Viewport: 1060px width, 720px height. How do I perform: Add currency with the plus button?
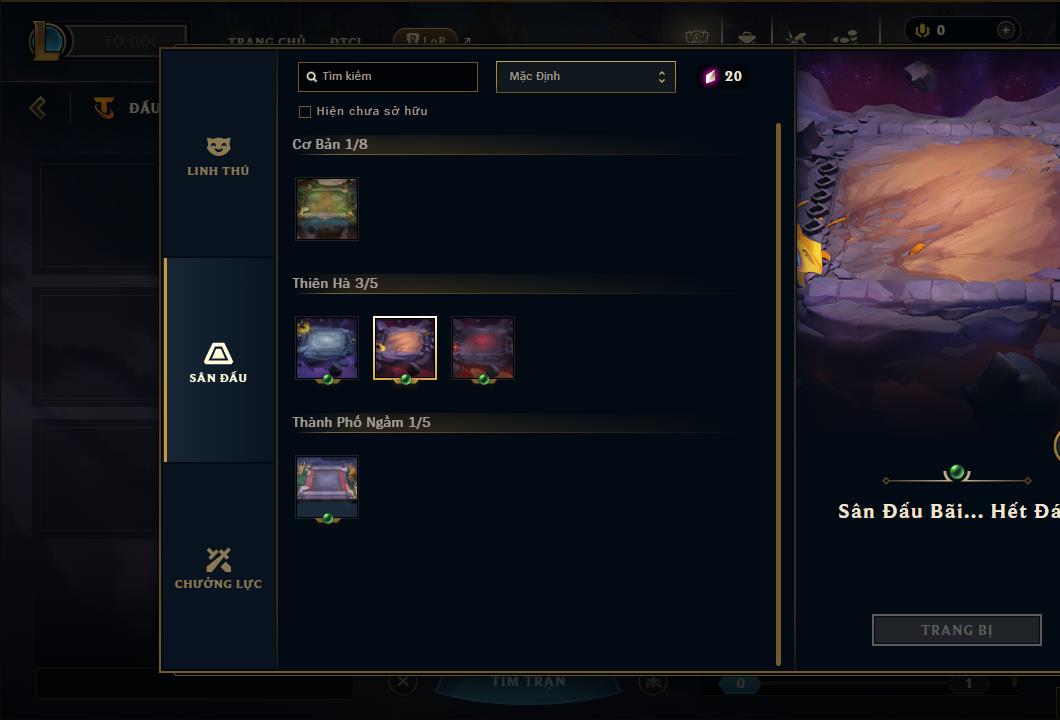(1005, 30)
